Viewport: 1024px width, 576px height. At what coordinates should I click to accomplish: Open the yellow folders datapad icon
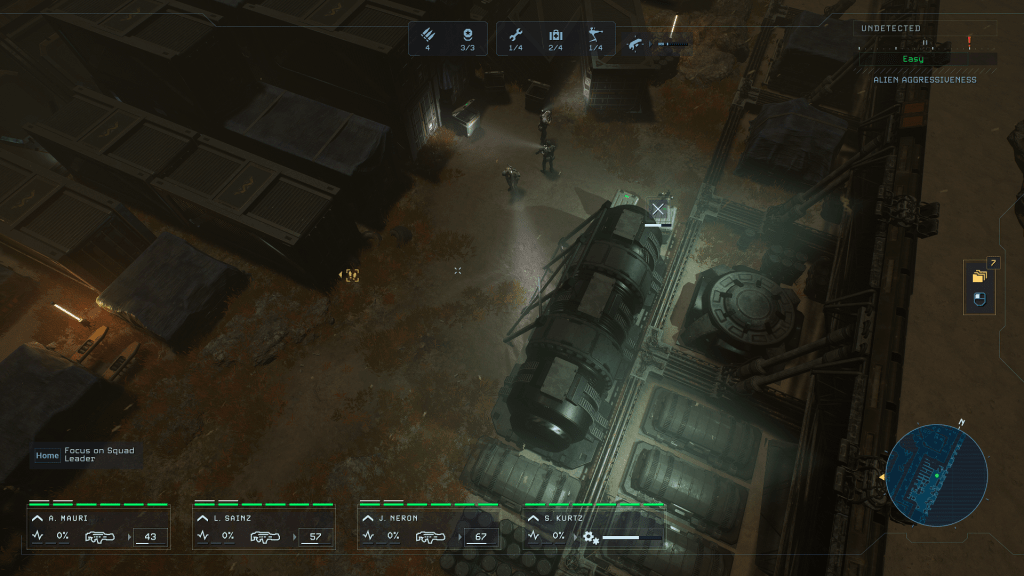pos(979,276)
